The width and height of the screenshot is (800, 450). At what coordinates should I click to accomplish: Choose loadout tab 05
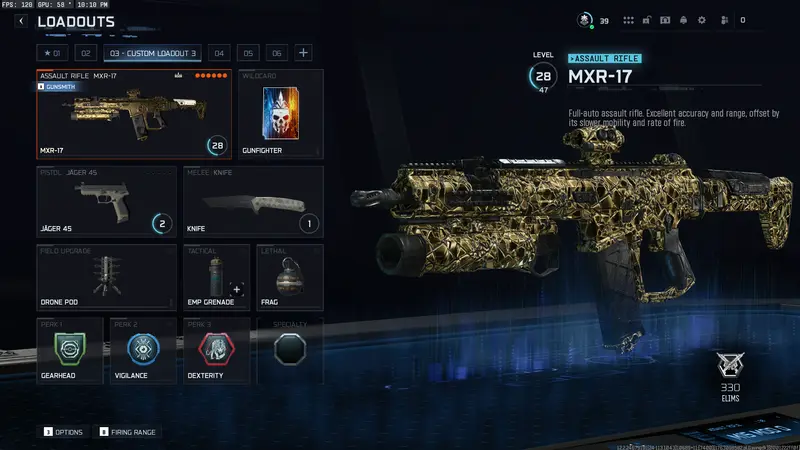(248, 52)
